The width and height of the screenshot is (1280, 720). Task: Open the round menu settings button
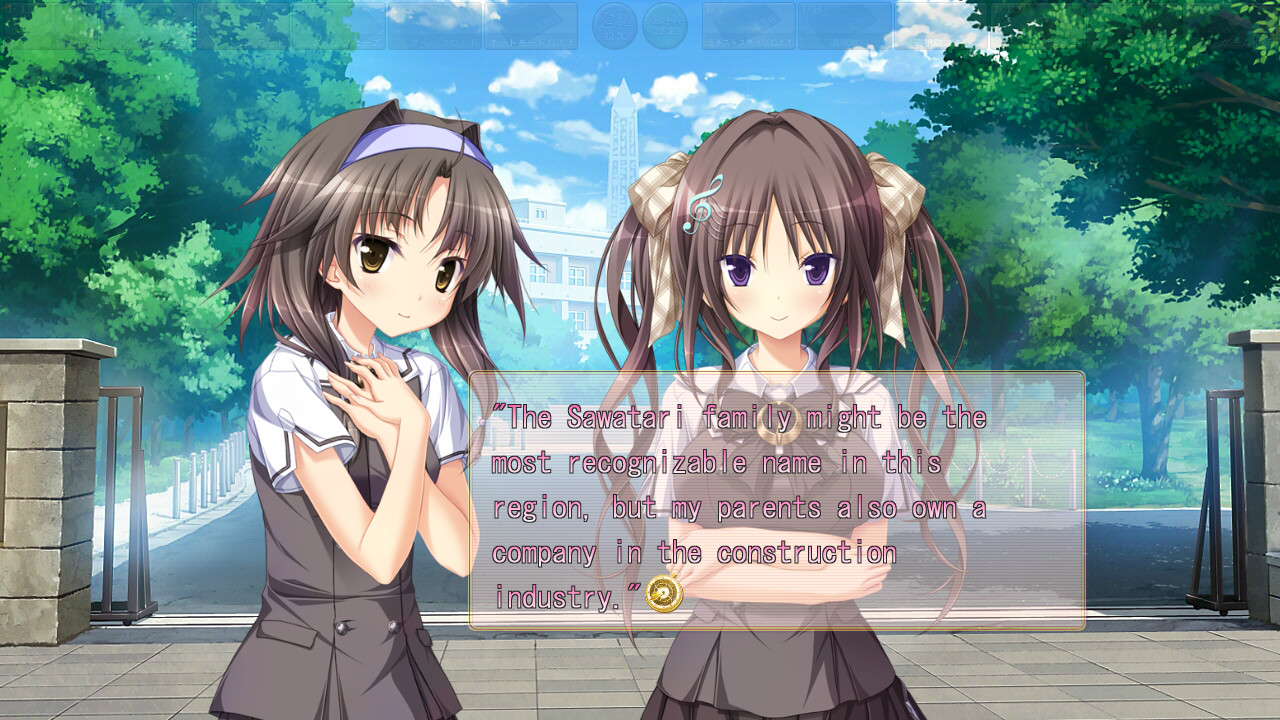pyautogui.click(x=615, y=26)
